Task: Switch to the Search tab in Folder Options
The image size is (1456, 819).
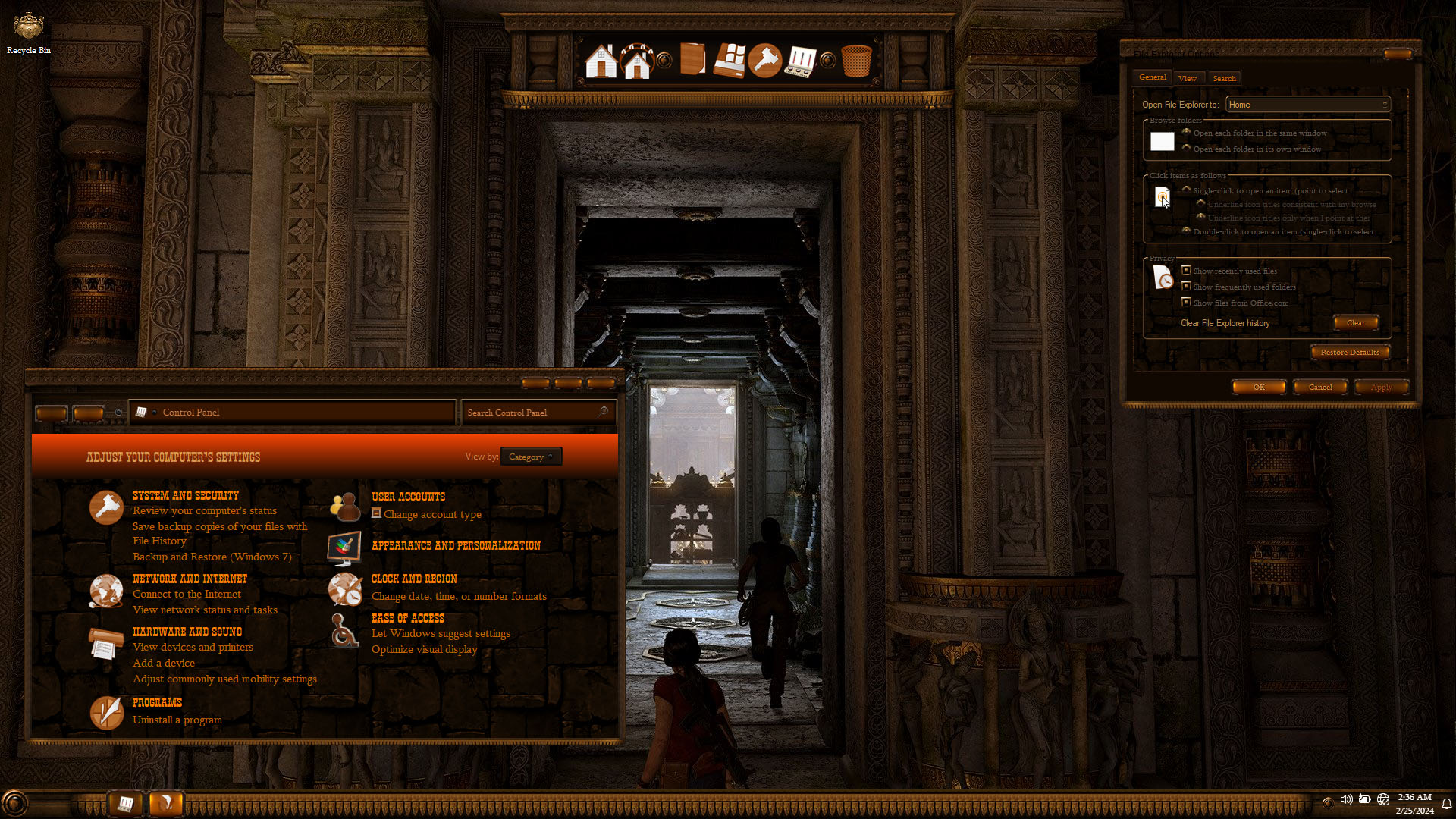Action: pyautogui.click(x=1224, y=78)
